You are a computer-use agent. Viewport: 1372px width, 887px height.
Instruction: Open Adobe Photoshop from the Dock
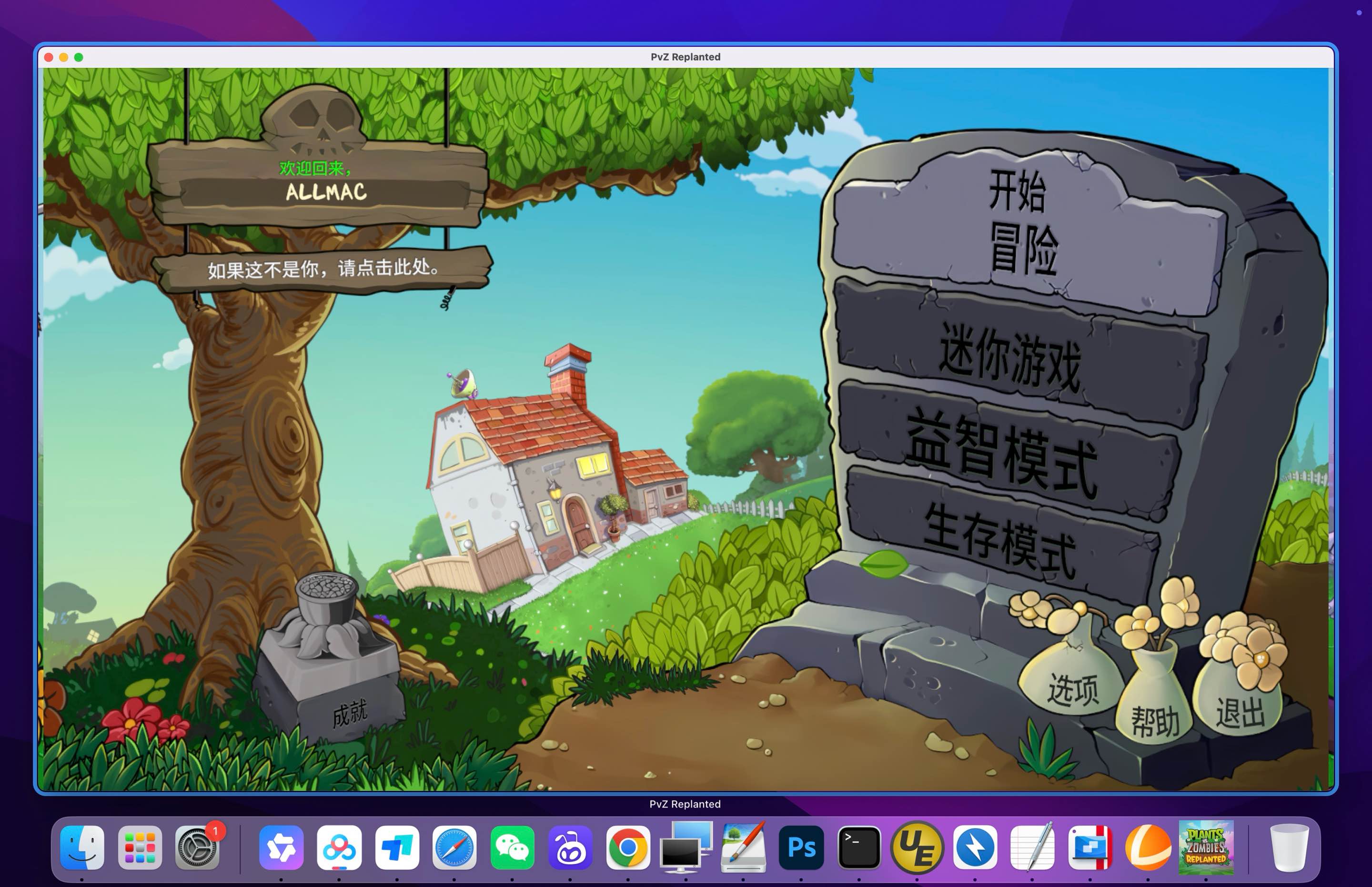click(801, 847)
